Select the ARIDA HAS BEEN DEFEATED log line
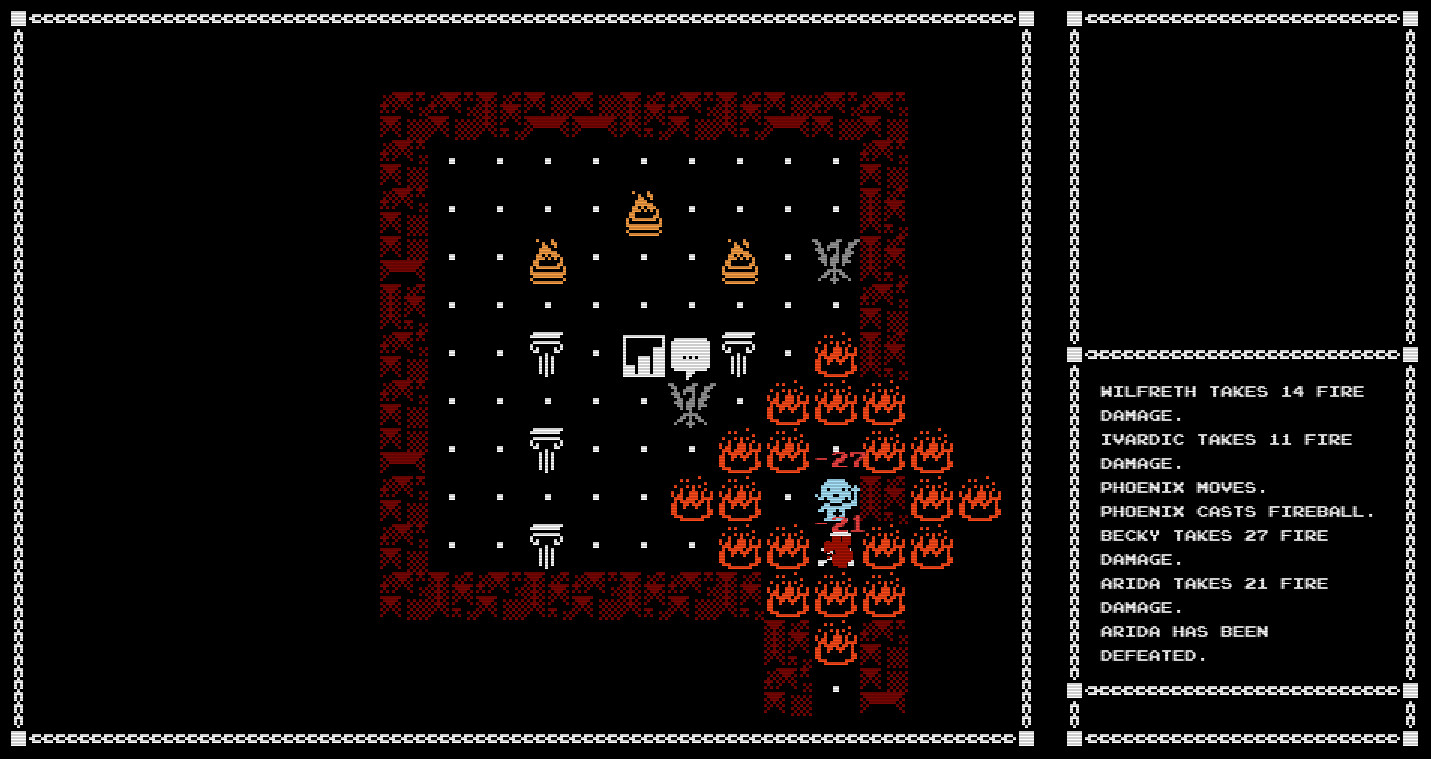 click(x=1184, y=644)
